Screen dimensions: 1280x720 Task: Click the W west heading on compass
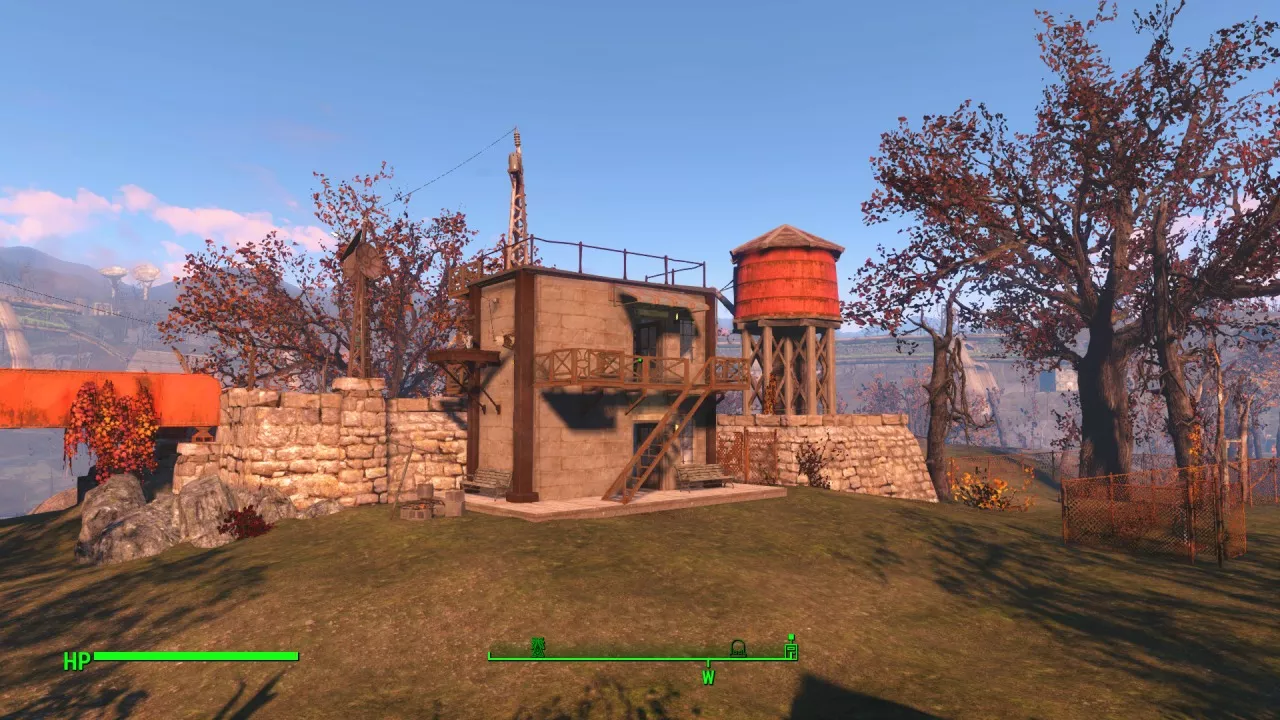(x=708, y=677)
